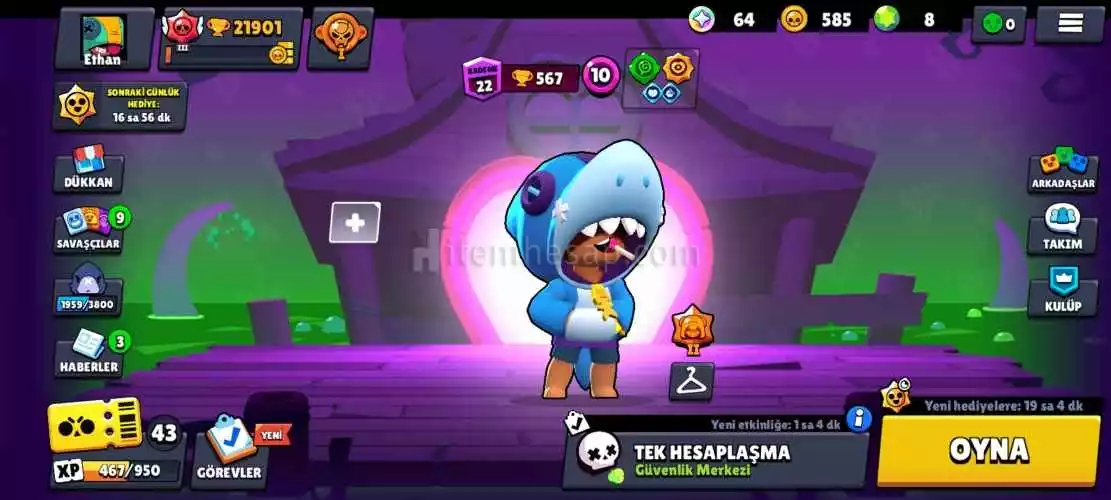Open the Haberler news panel
The height and width of the screenshot is (500, 1111).
coord(89,354)
